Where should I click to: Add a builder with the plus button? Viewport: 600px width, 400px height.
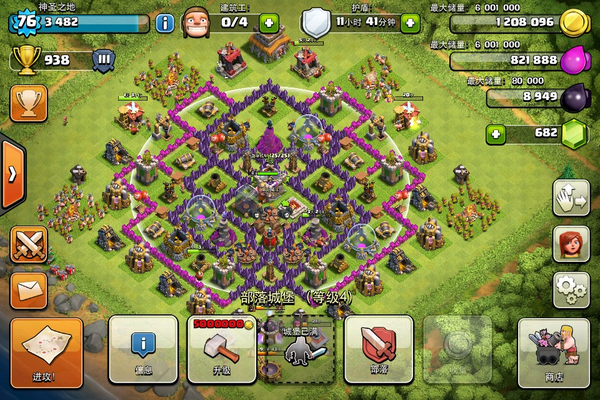(x=268, y=22)
